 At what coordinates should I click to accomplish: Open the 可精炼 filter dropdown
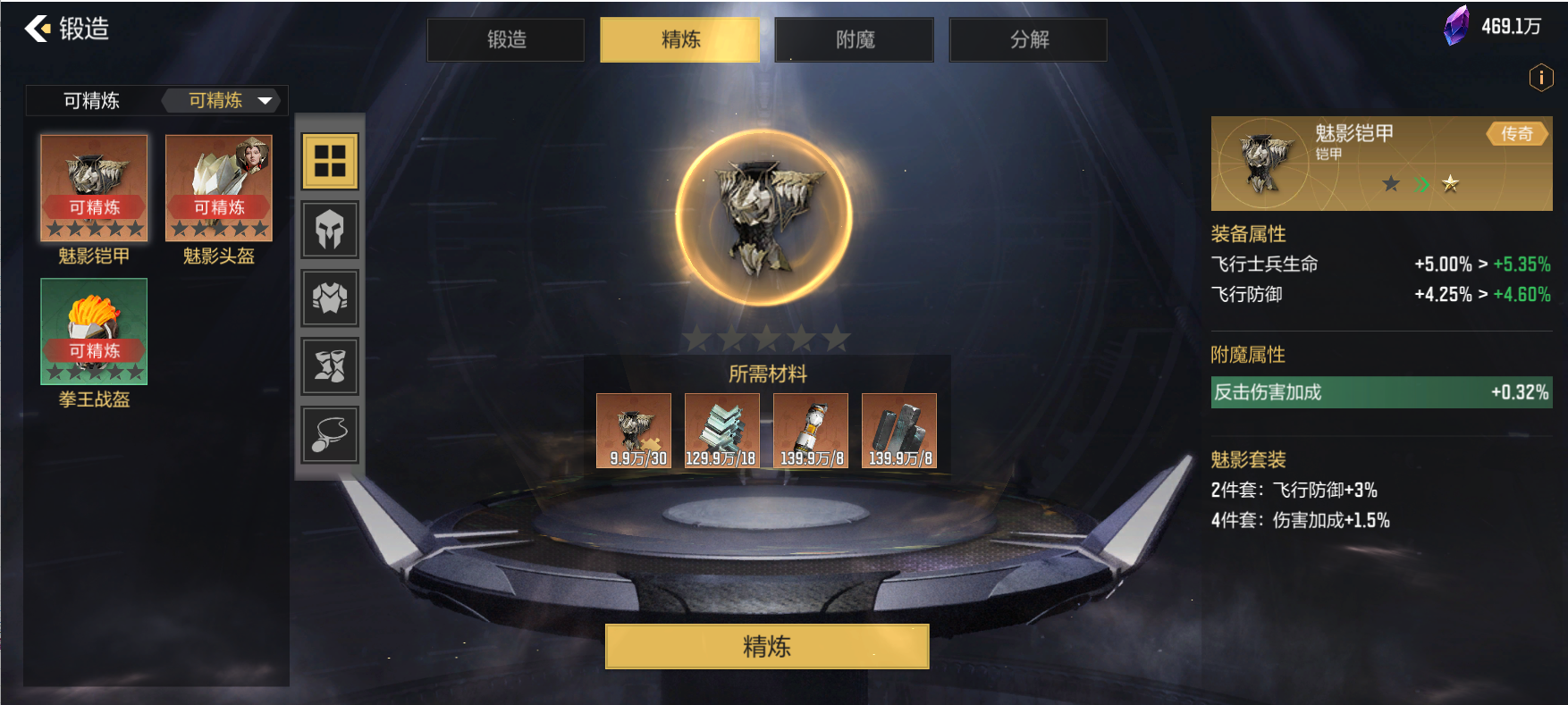229,100
